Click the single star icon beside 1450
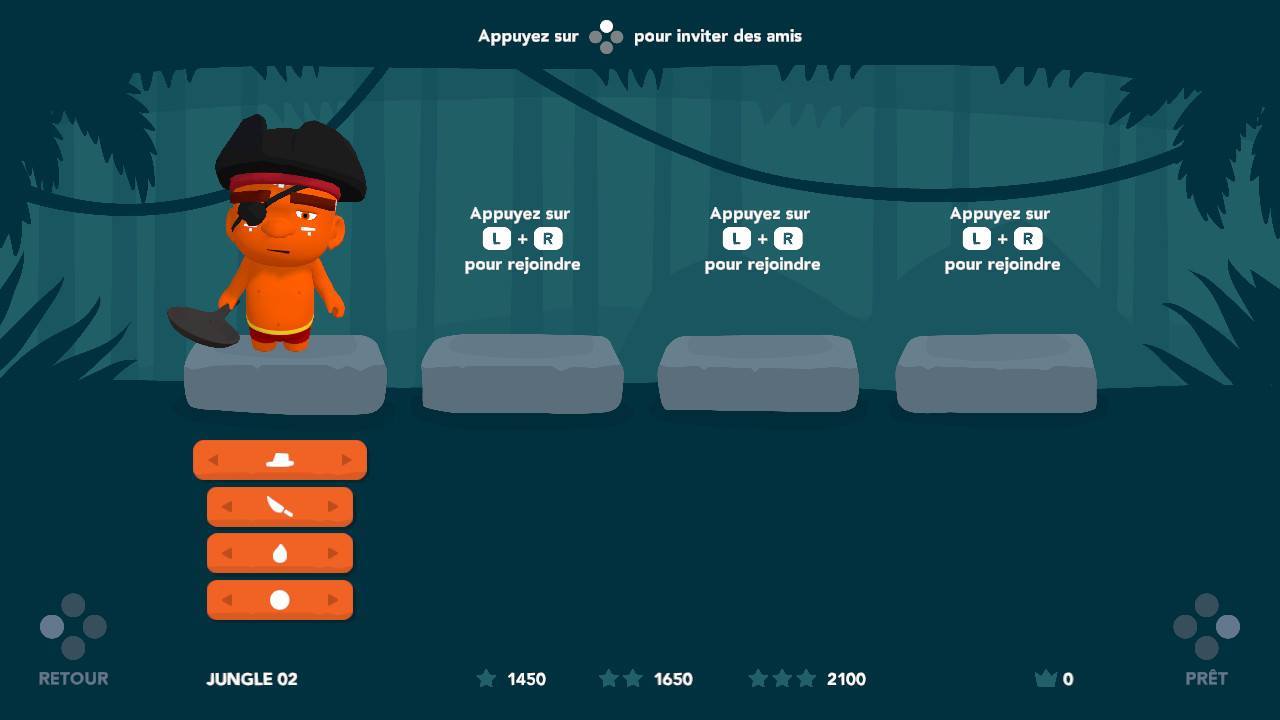 (487, 678)
